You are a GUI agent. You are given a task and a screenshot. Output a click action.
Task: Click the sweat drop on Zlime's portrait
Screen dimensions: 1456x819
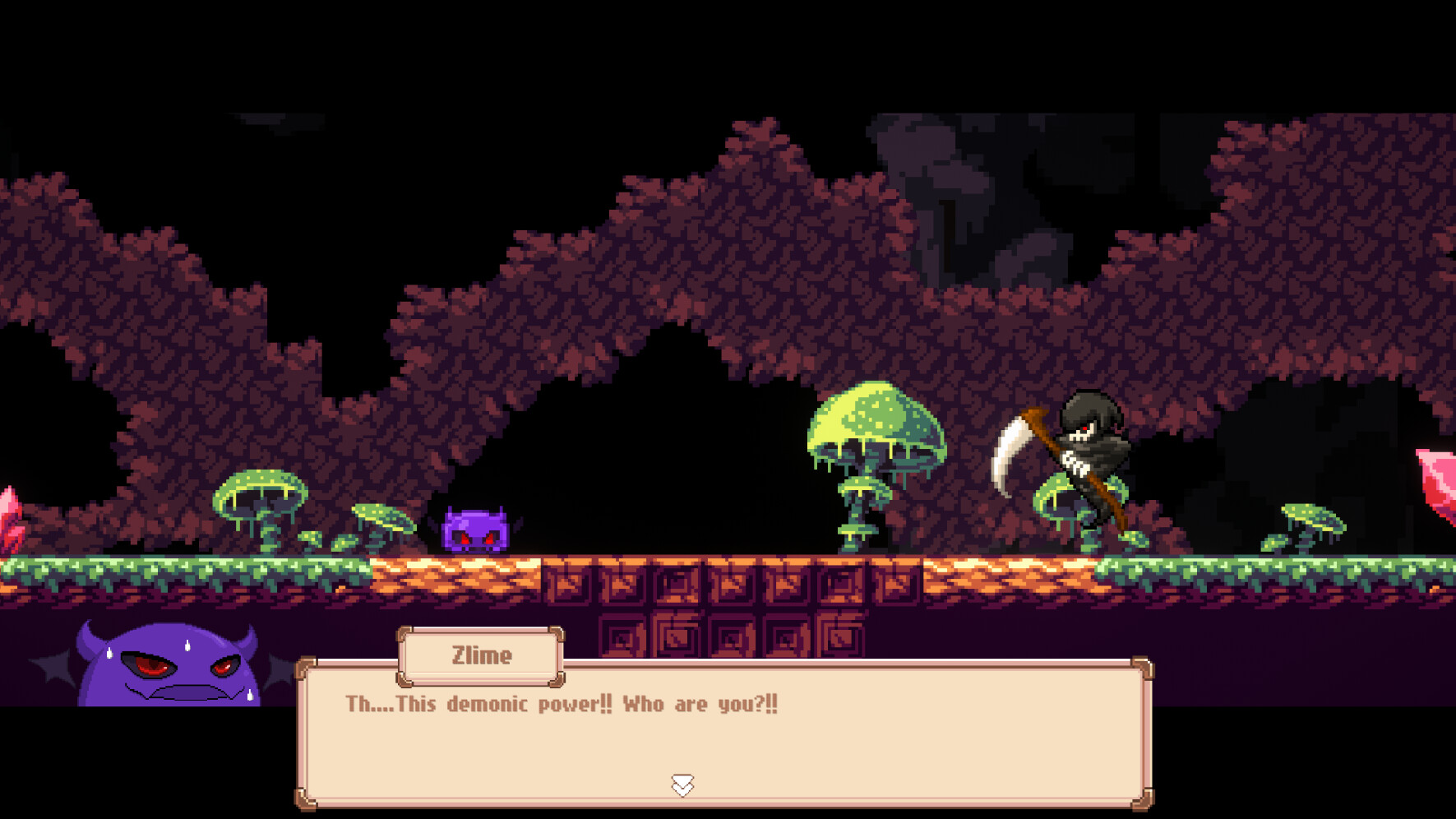[x=187, y=645]
